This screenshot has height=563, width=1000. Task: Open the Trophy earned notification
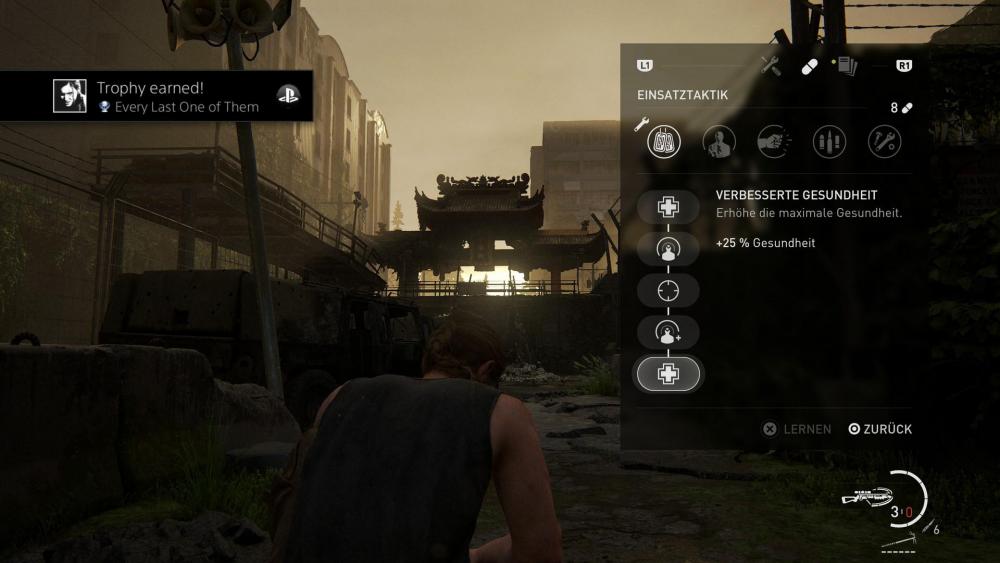pyautogui.click(x=156, y=96)
